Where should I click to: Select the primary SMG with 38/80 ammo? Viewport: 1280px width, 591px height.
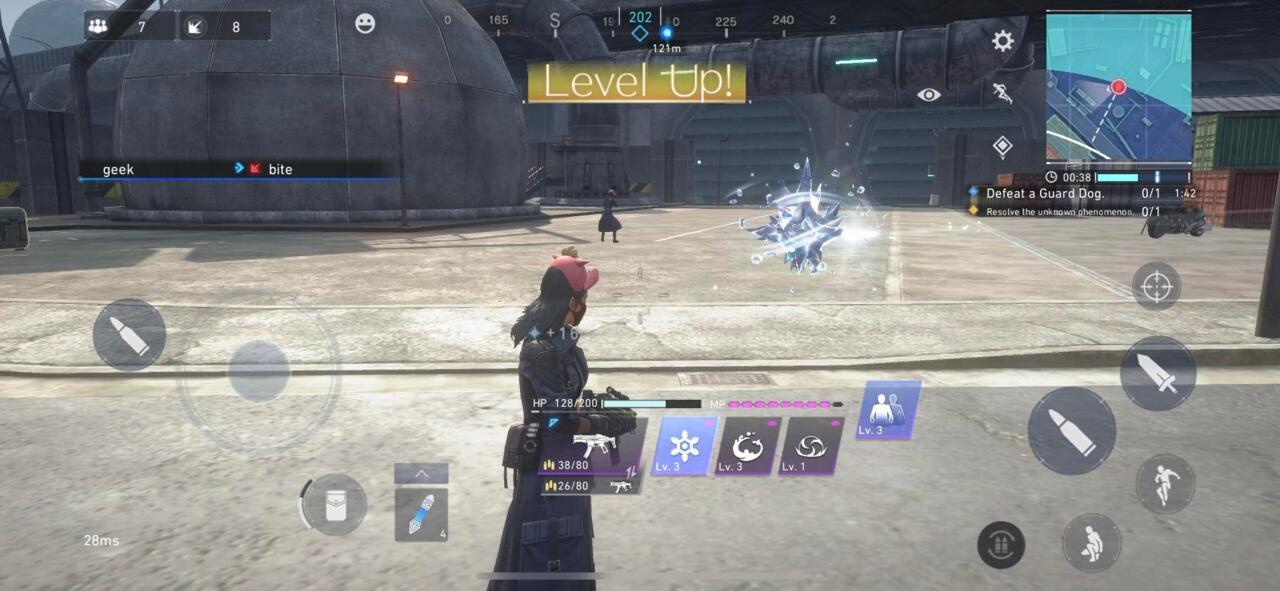(x=592, y=447)
